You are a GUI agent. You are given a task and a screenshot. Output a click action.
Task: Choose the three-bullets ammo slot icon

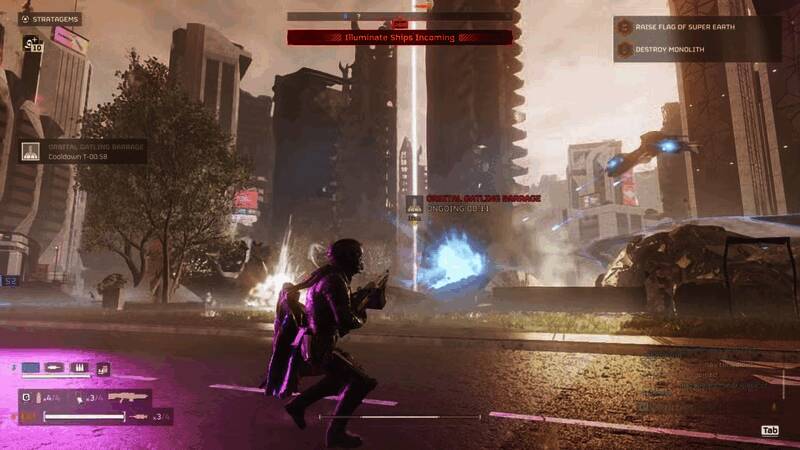click(79, 369)
